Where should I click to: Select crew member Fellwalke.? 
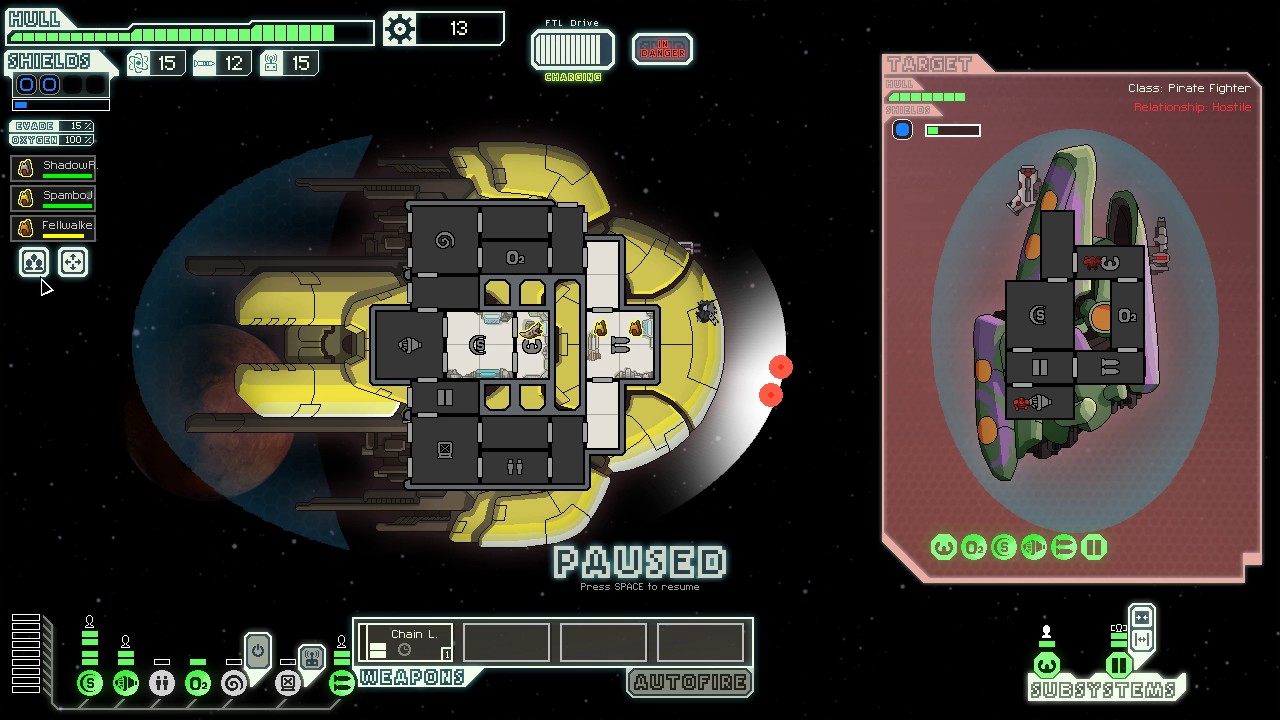coord(56,228)
